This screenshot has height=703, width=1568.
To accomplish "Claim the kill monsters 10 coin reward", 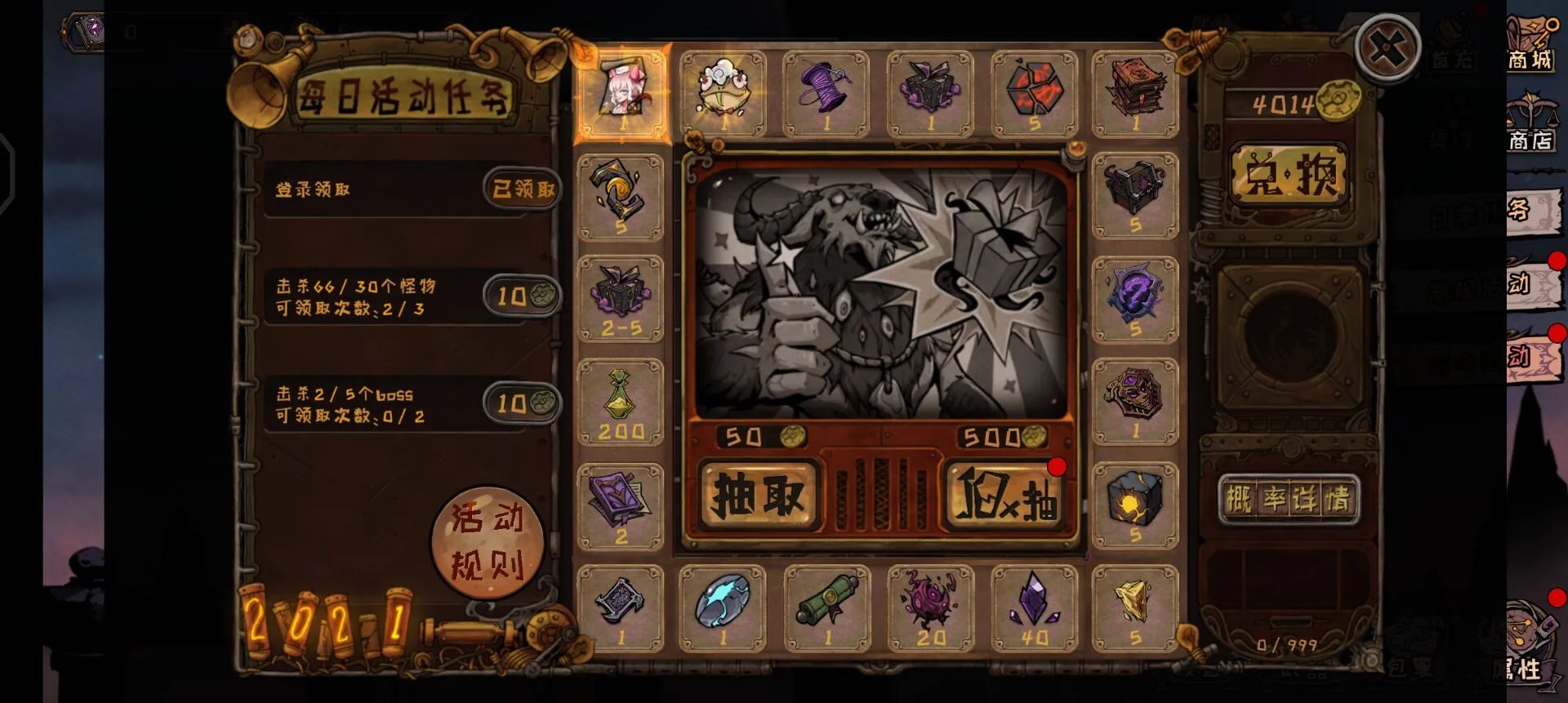I will pyautogui.click(x=523, y=296).
